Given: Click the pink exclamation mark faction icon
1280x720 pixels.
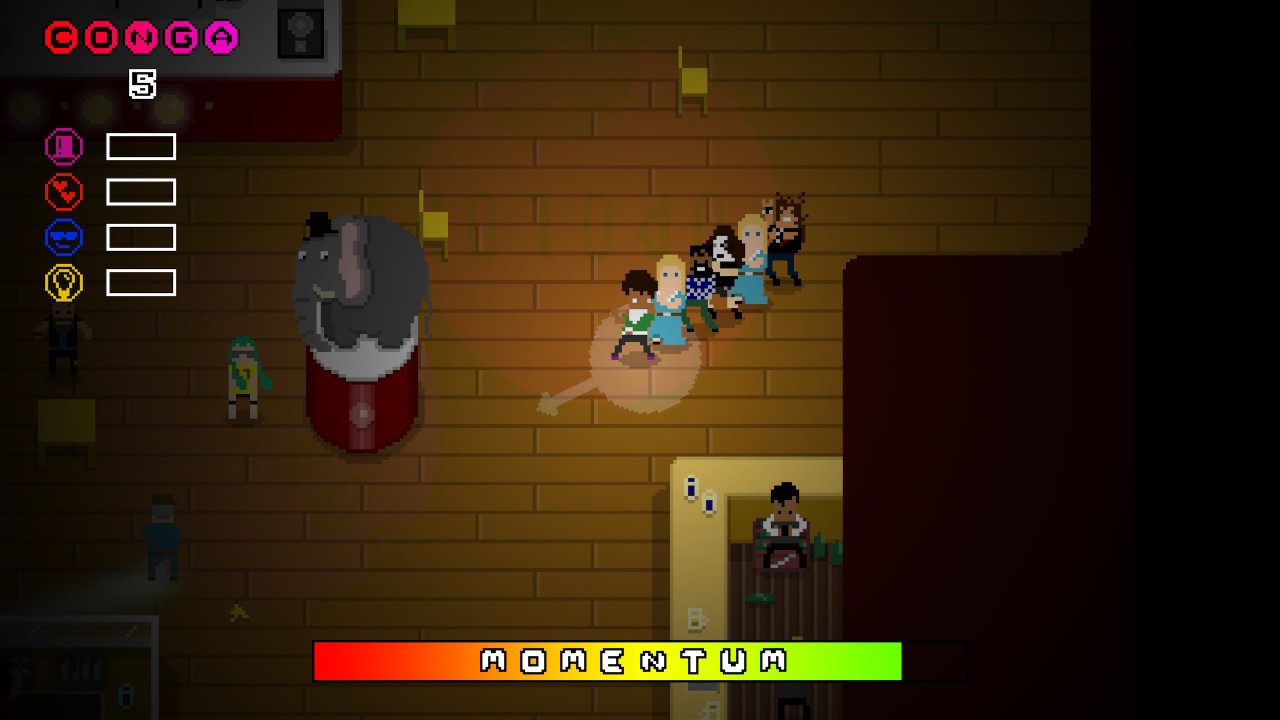Looking at the screenshot, I should click(63, 146).
